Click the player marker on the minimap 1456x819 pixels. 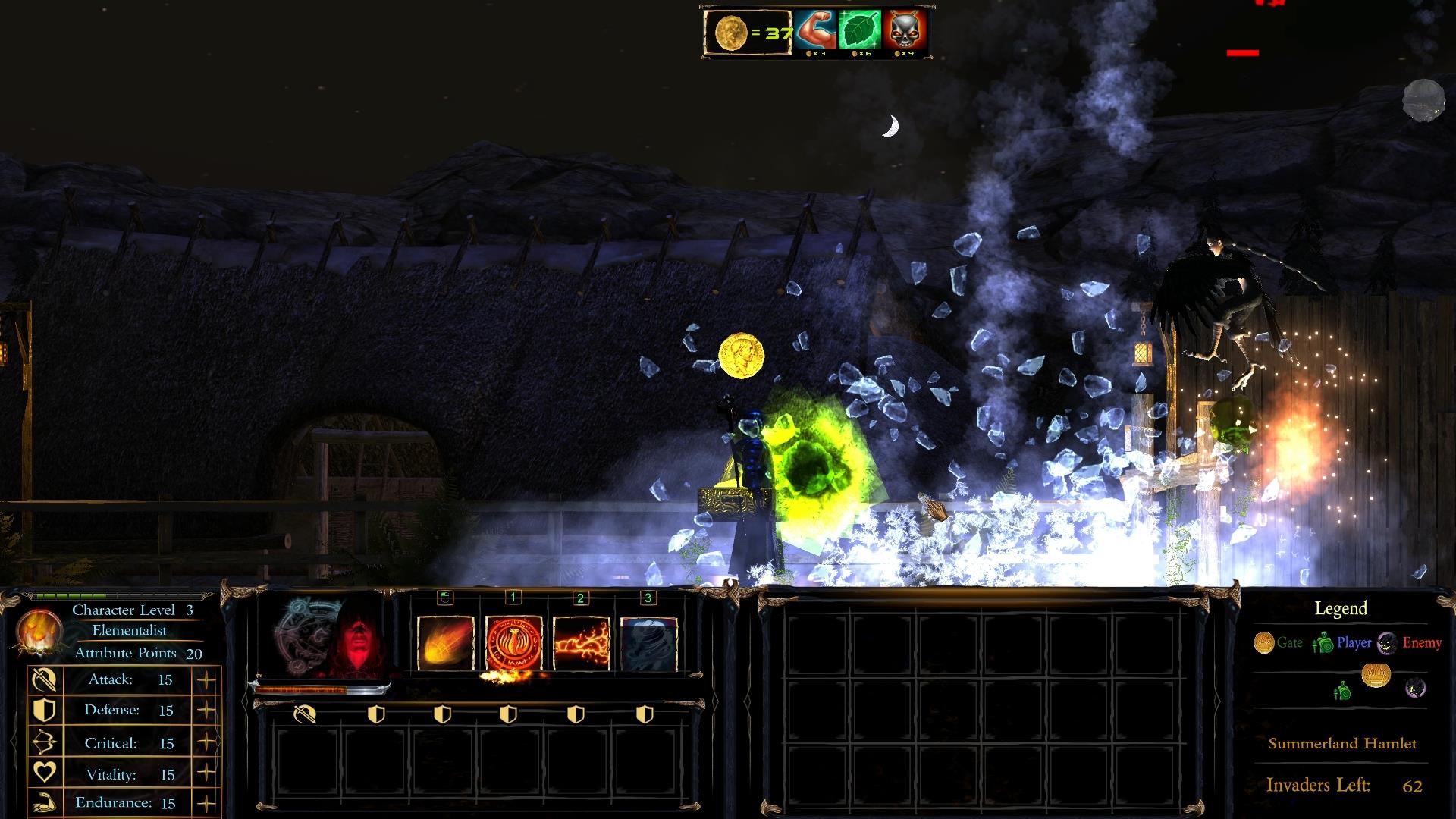[x=1342, y=691]
